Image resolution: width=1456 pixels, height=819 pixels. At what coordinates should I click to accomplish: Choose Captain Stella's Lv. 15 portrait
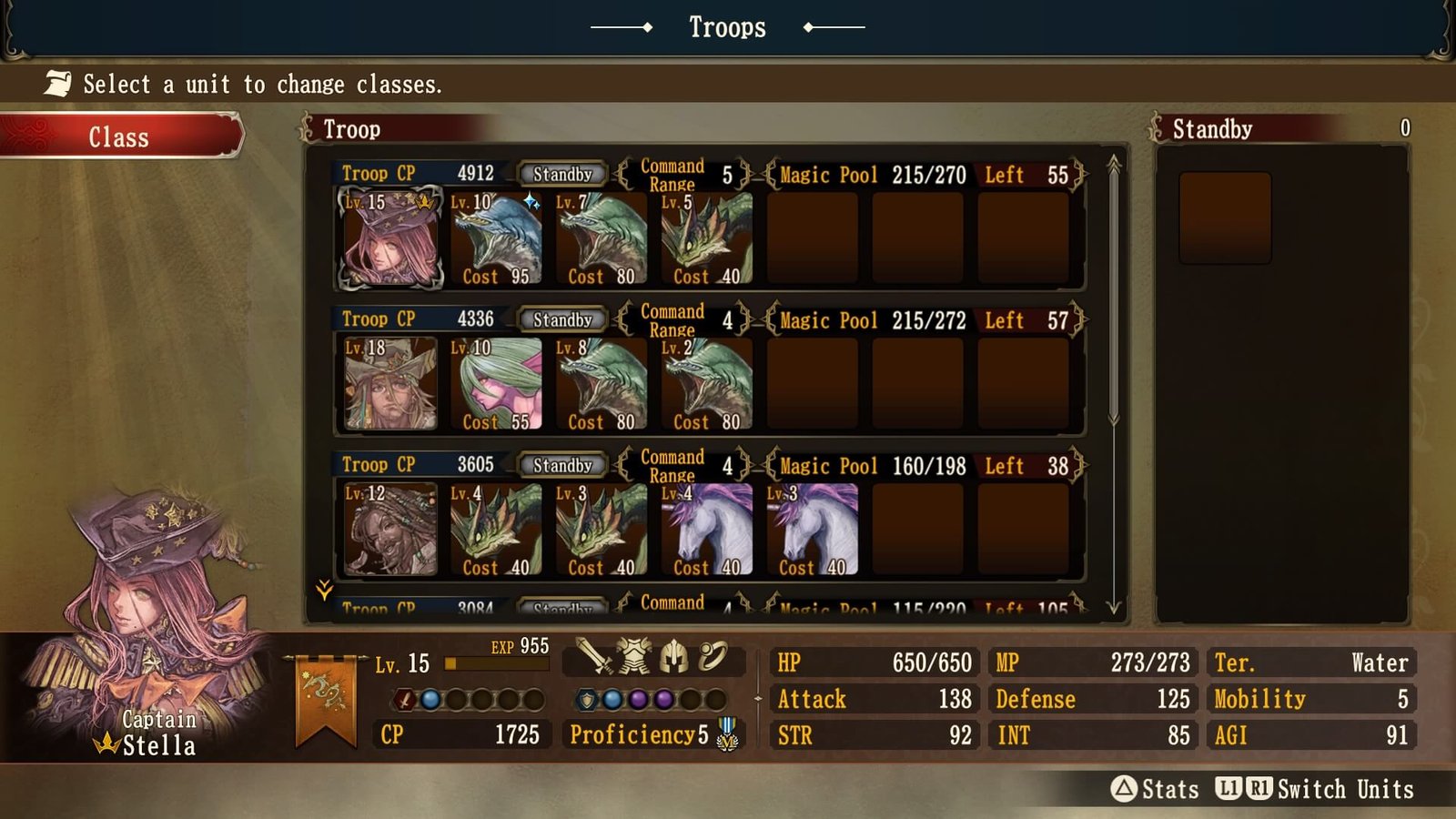[x=390, y=238]
